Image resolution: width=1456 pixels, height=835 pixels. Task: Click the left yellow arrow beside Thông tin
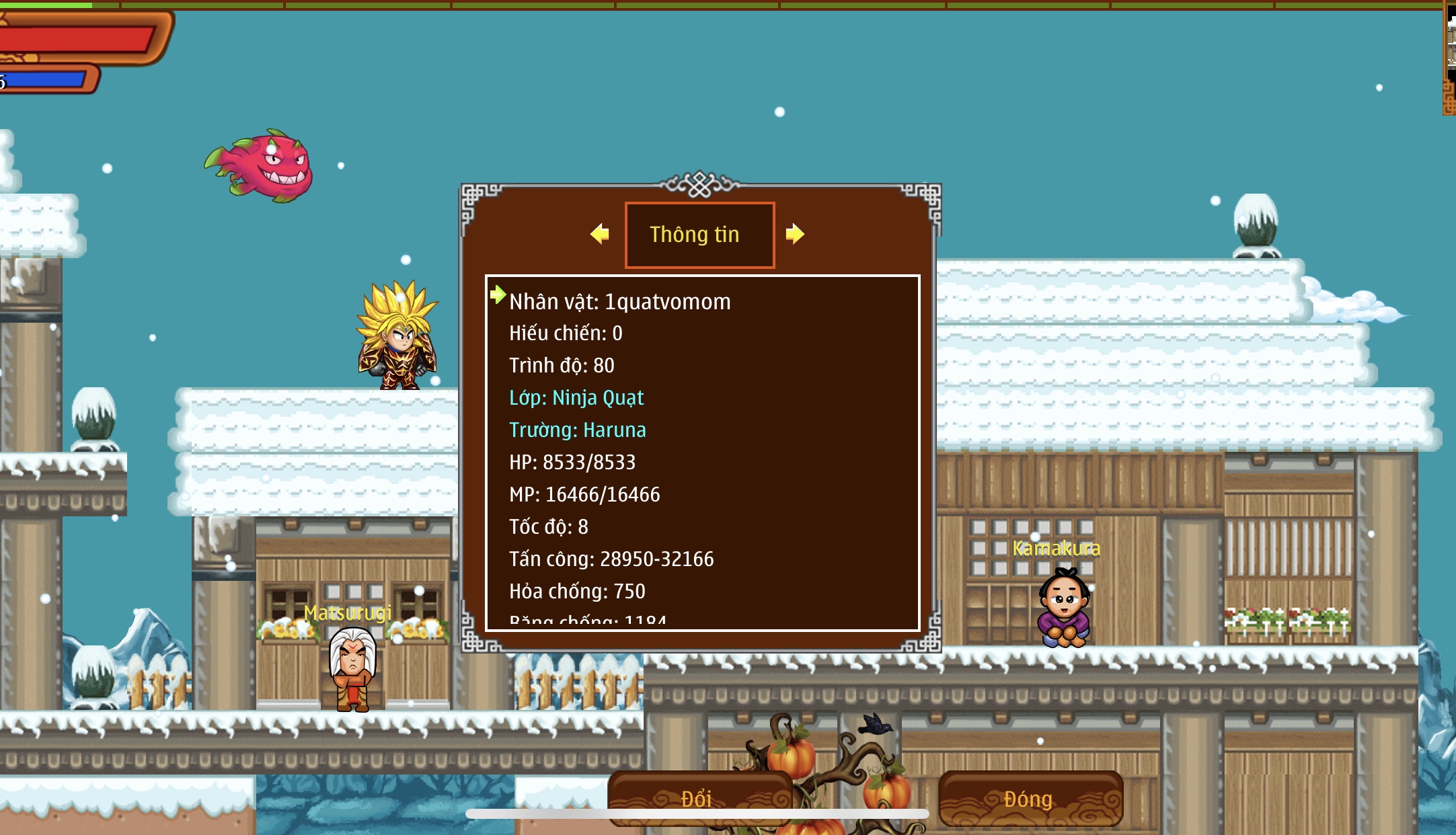[x=599, y=234]
